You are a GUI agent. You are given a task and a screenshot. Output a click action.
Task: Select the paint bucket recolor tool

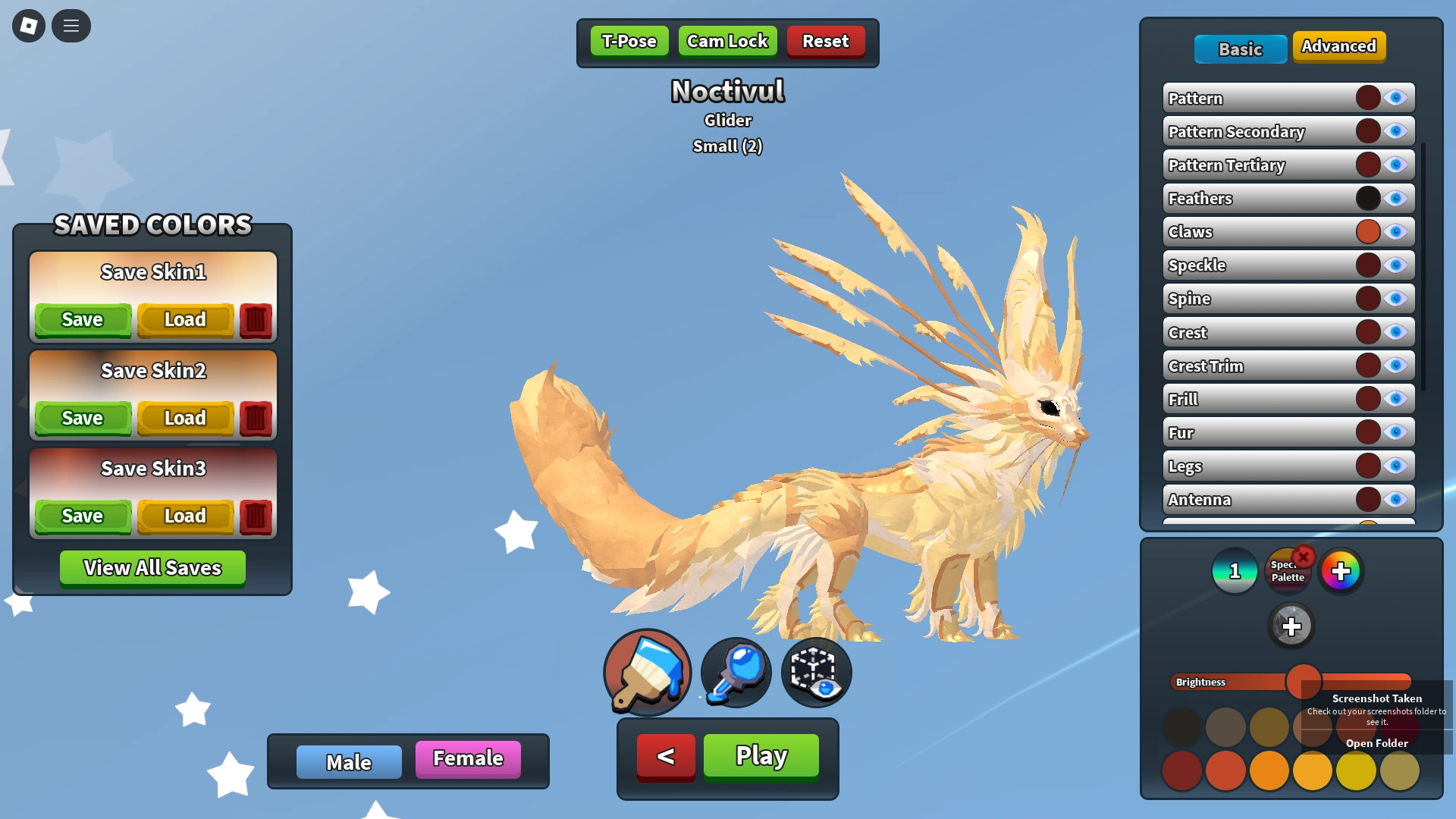(x=646, y=672)
